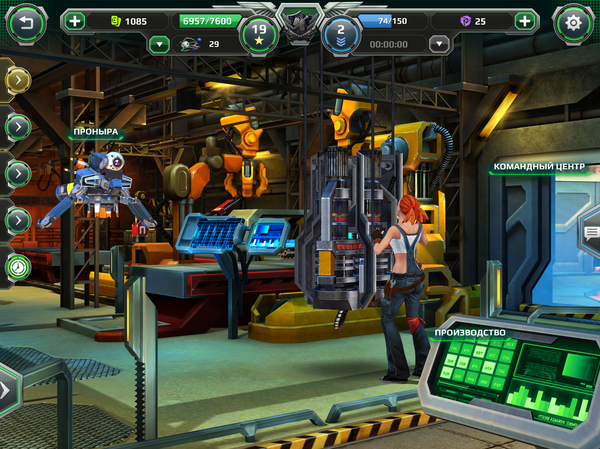
Task: Open the settings gear menu
Action: pos(573,21)
